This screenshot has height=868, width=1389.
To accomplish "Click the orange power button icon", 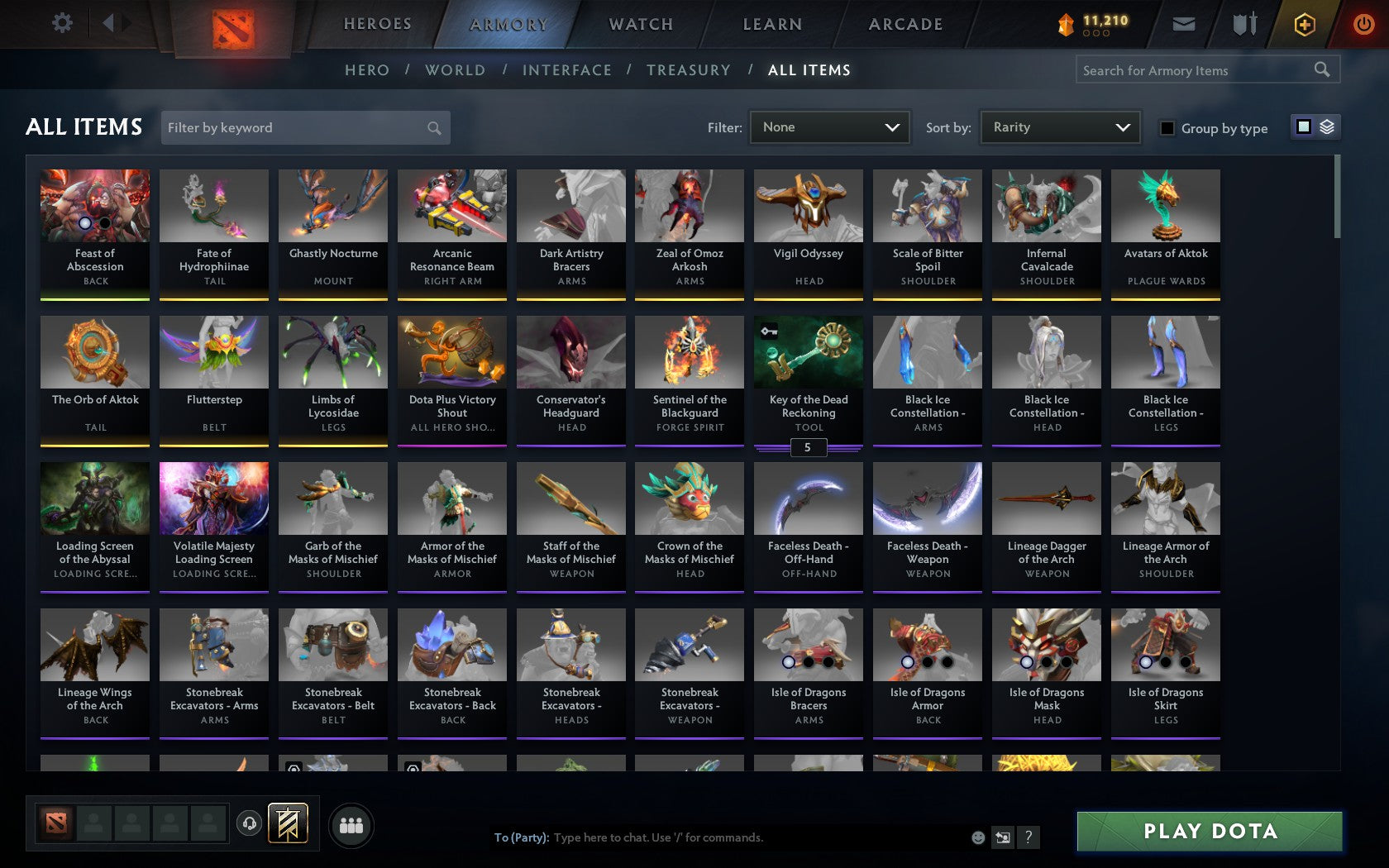I will coord(1364,23).
